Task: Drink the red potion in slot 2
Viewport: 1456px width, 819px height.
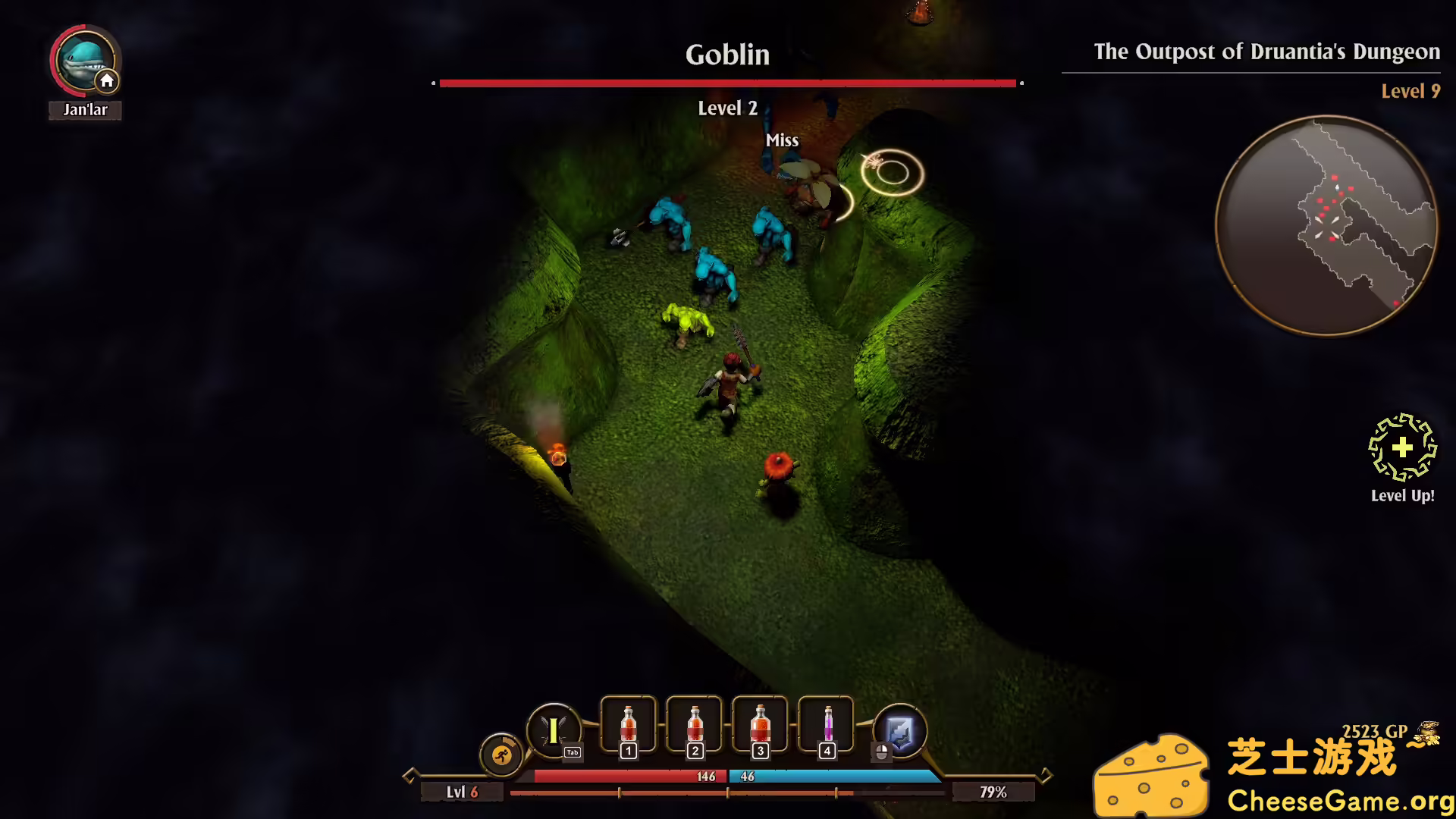Action: click(x=695, y=726)
